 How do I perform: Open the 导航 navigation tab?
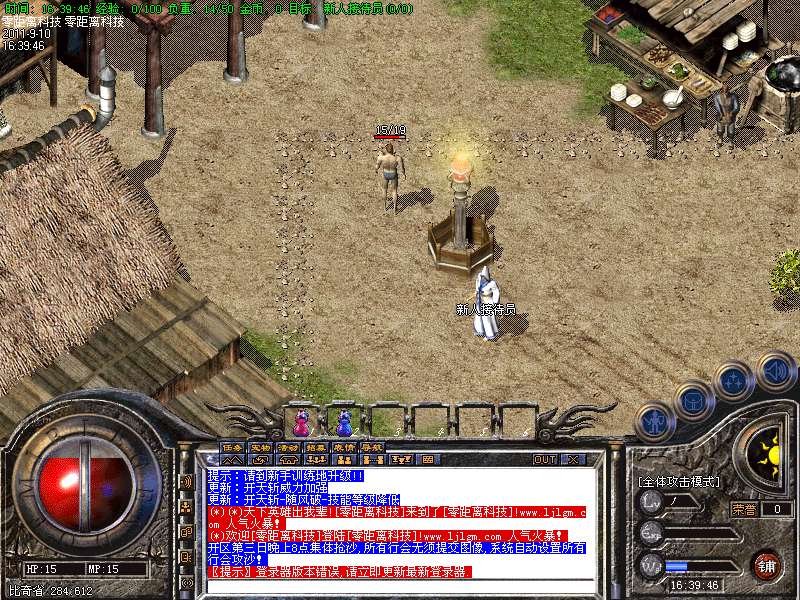tap(372, 447)
